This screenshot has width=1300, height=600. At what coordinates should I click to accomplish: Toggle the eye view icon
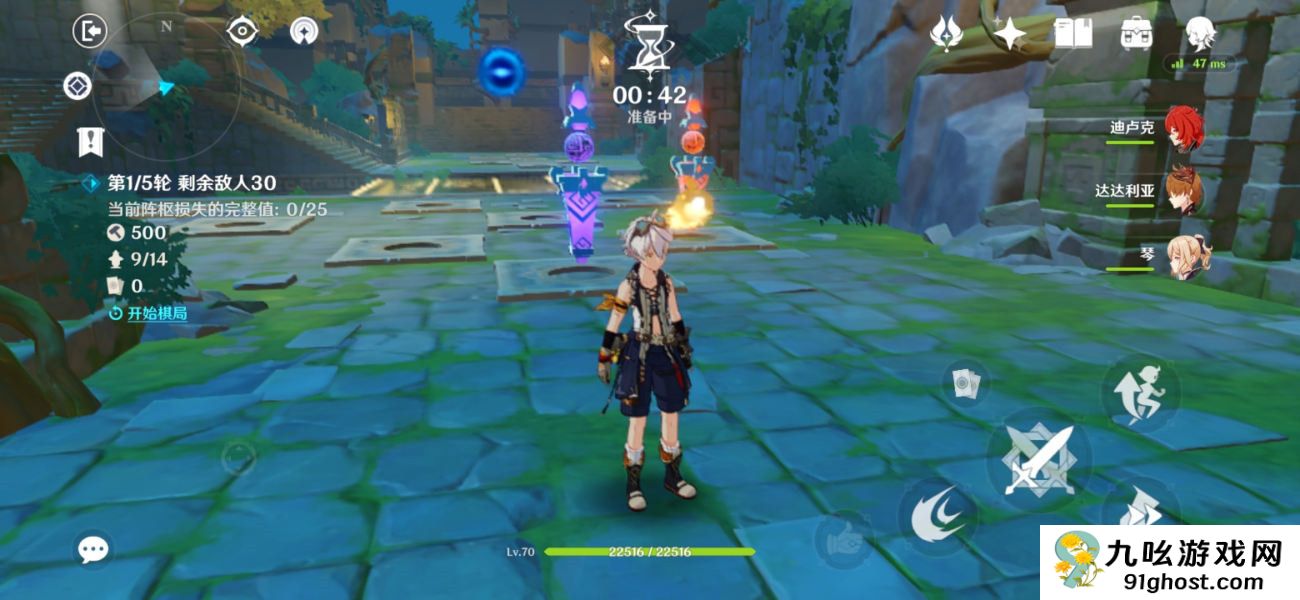click(x=242, y=32)
